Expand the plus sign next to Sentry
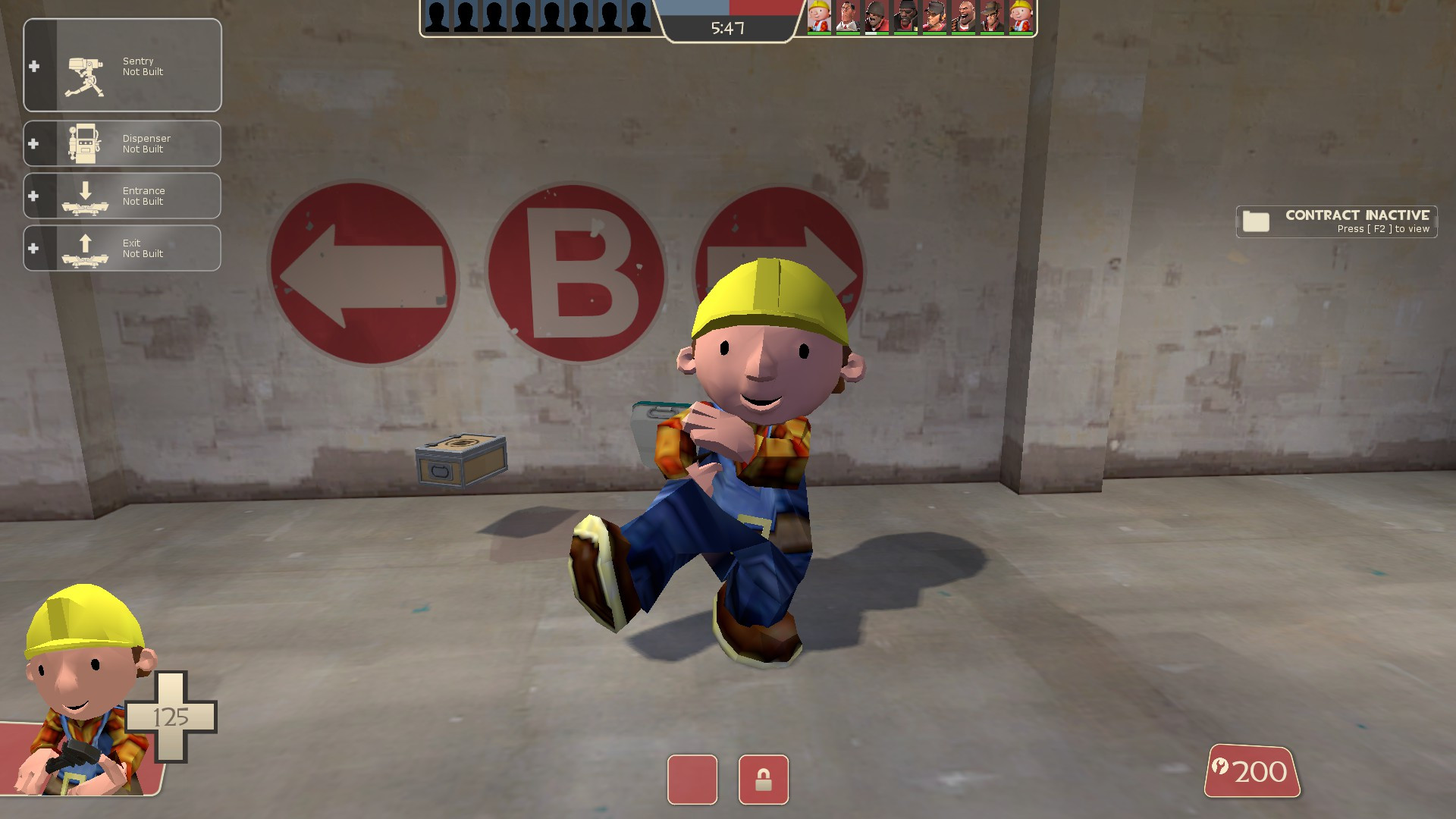Image resolution: width=1456 pixels, height=819 pixels. click(x=33, y=66)
